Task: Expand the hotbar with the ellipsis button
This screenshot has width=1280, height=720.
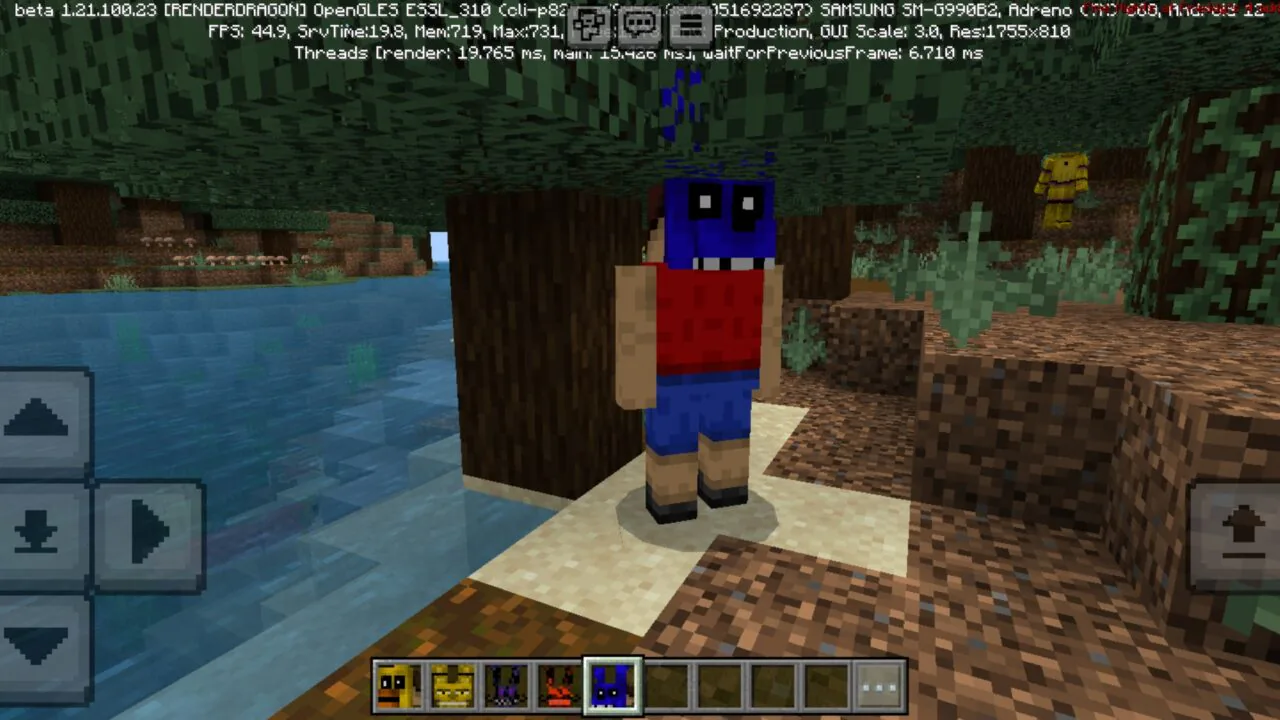Action: (x=879, y=684)
